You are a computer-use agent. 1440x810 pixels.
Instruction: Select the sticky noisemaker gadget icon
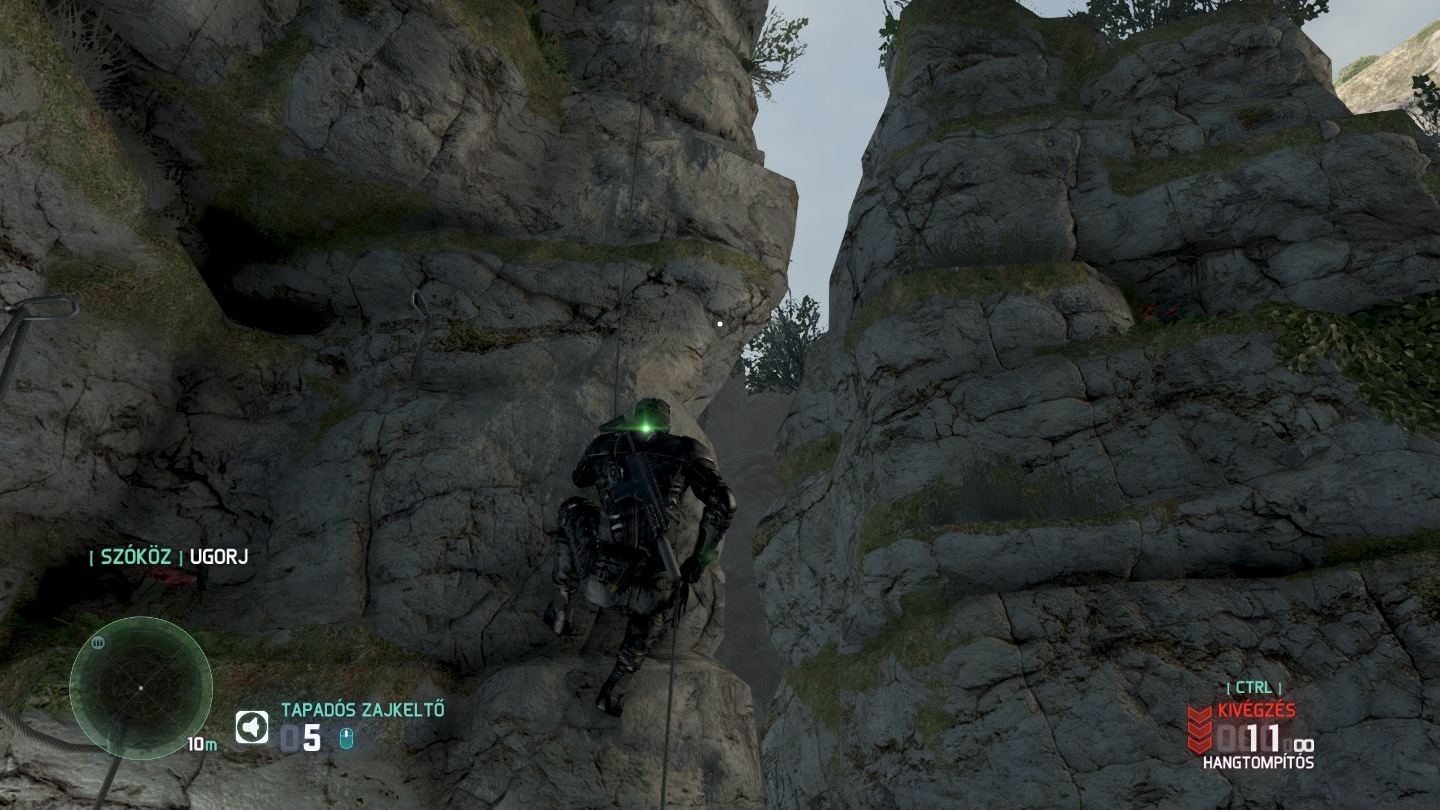pos(252,727)
